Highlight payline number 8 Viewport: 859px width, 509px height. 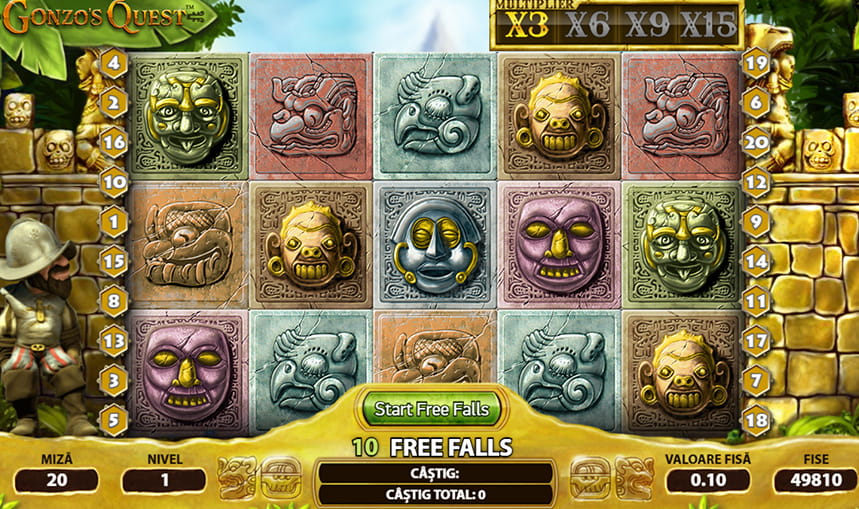click(x=114, y=300)
